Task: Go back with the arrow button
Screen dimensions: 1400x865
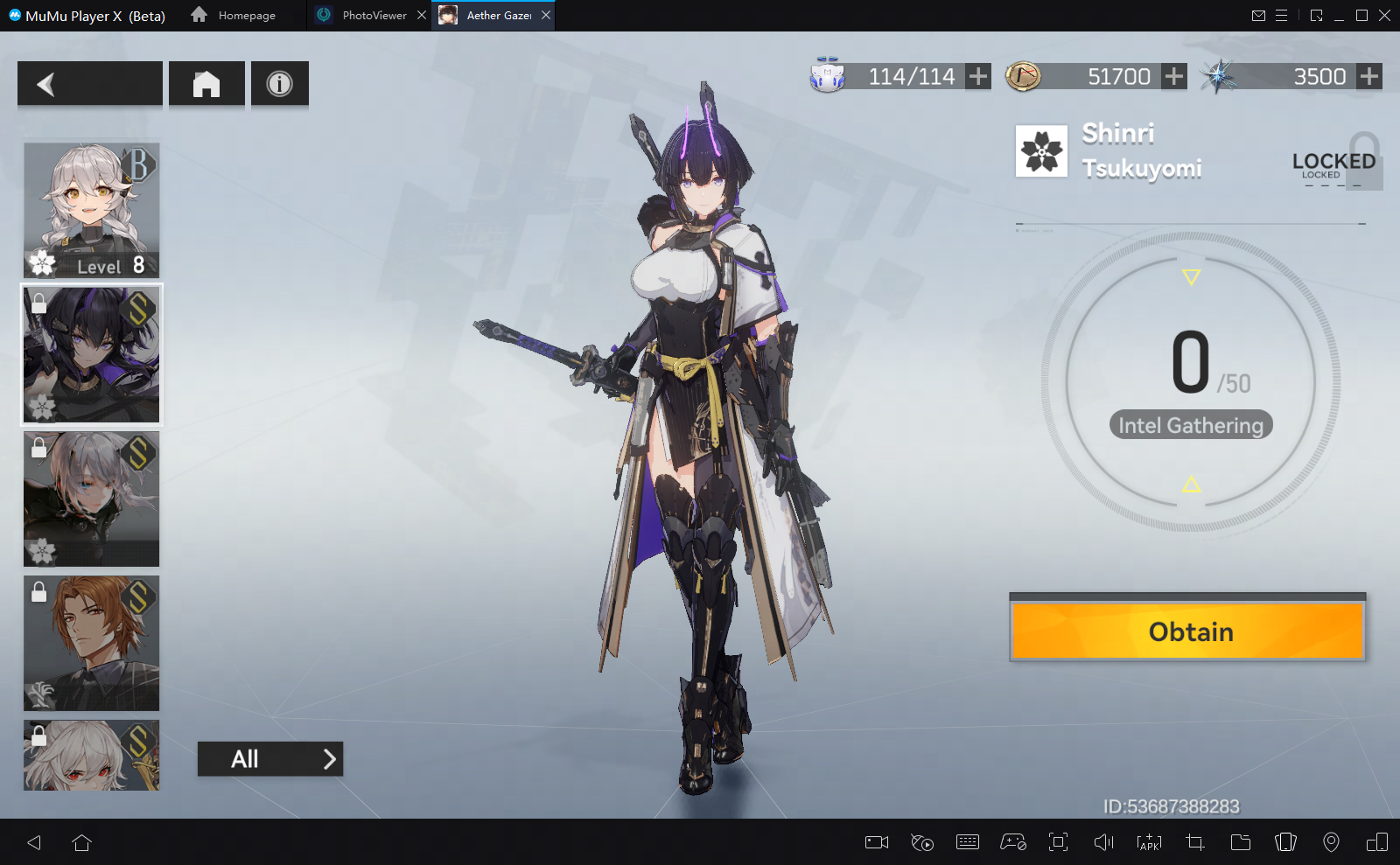Action: tap(89, 84)
